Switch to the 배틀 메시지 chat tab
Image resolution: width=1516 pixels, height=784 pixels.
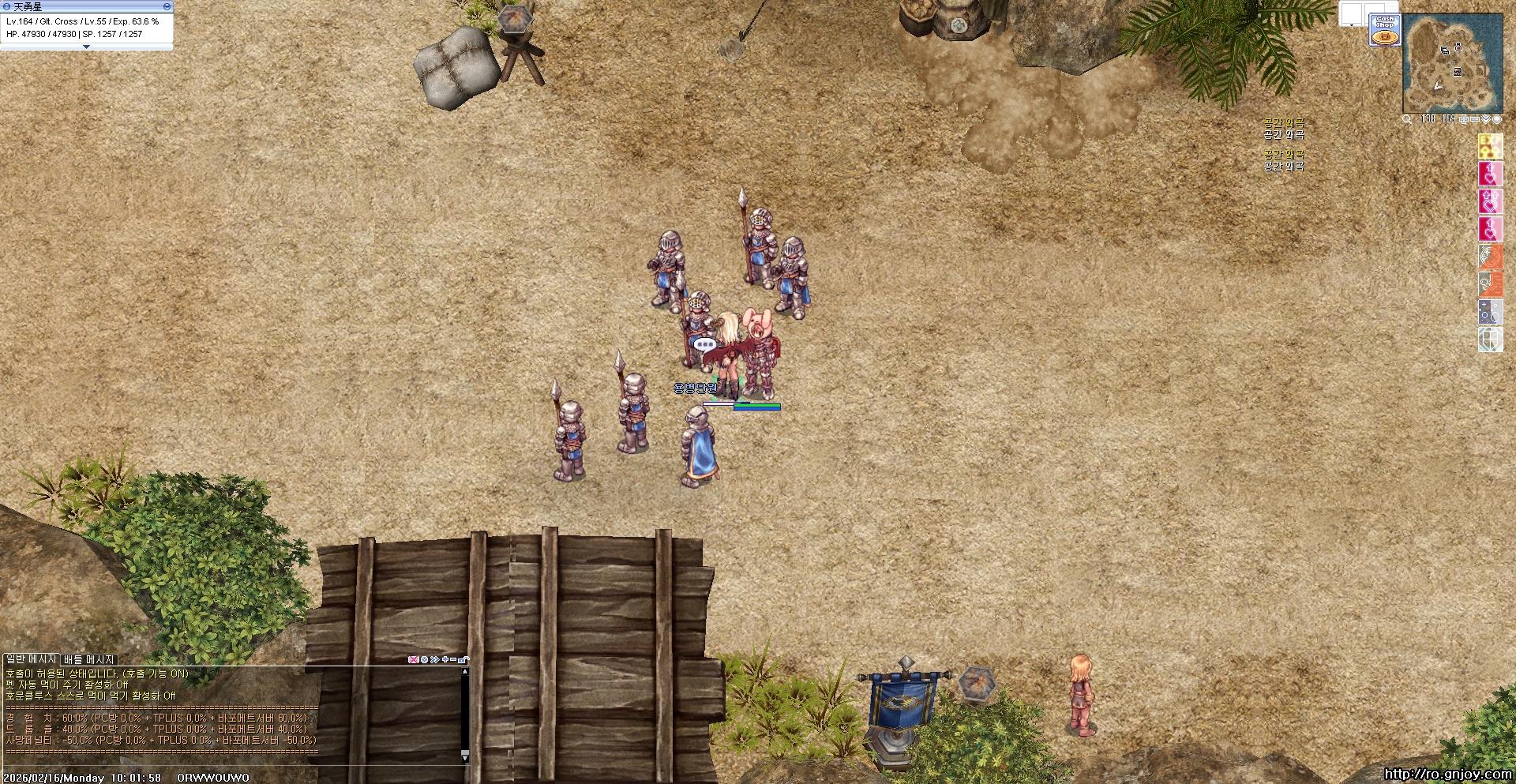(x=89, y=659)
